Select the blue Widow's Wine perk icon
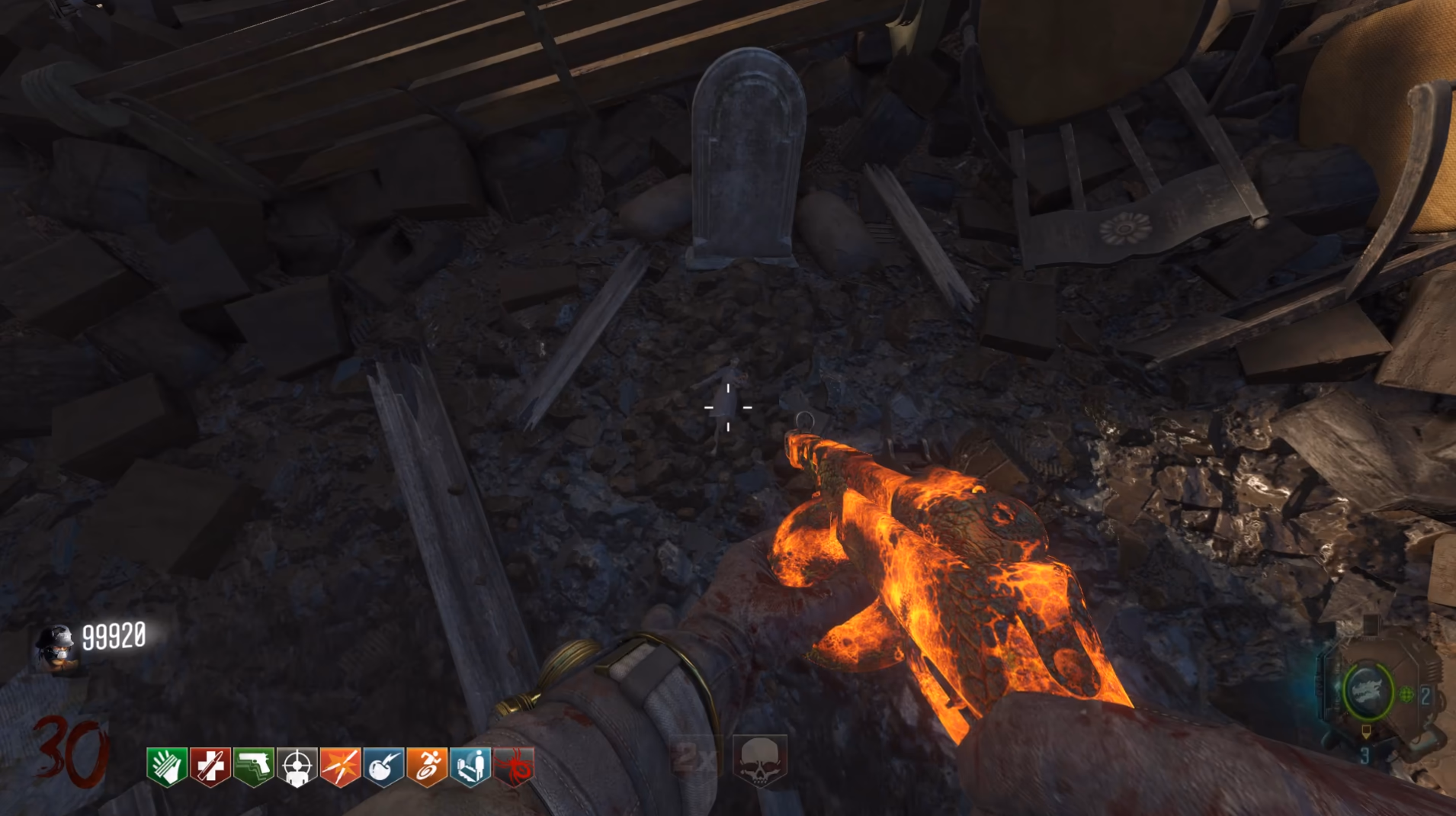 [x=471, y=766]
